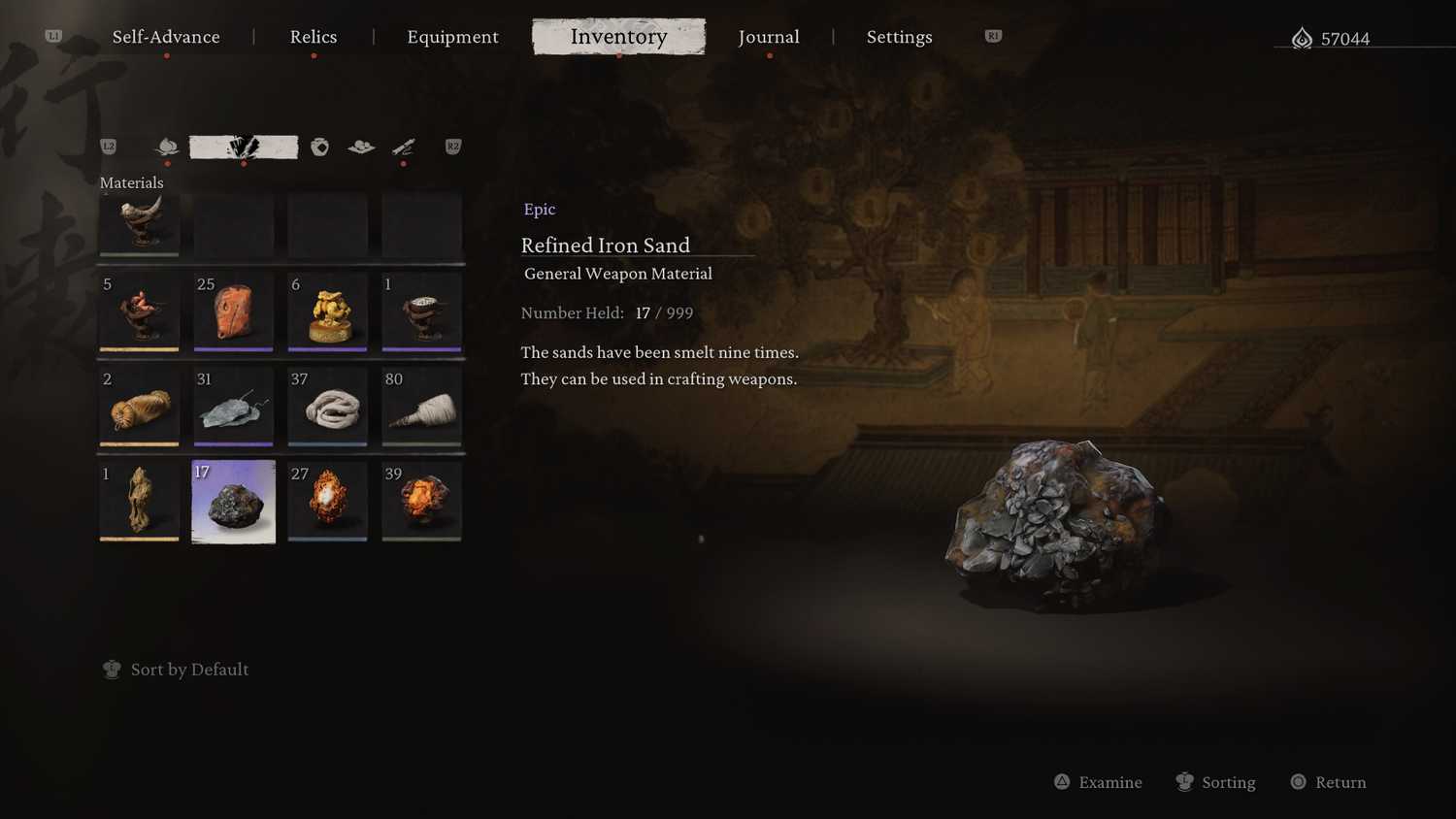Open the dish of pills category
This screenshot has height=819, width=1456.
[x=361, y=147]
